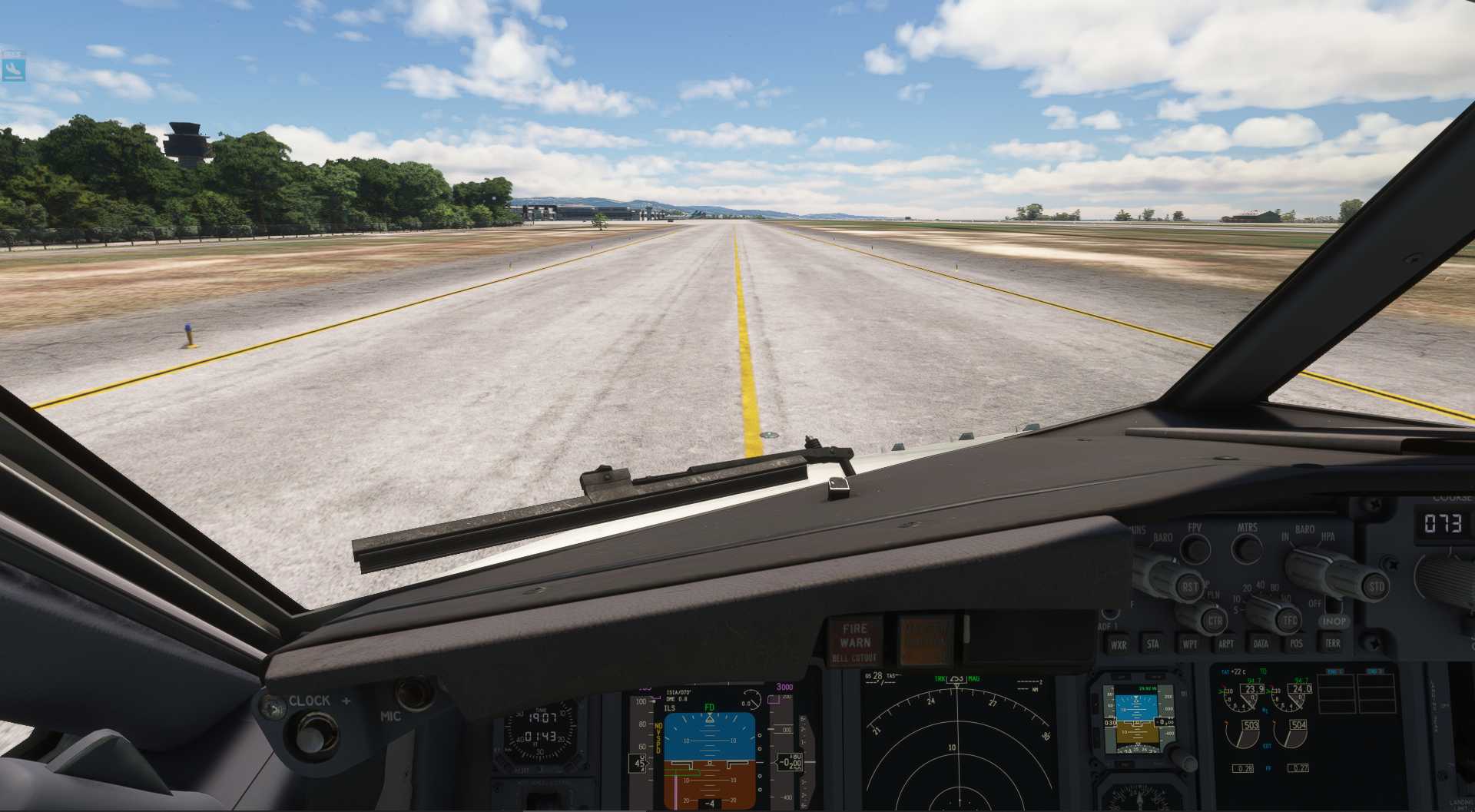Click the CTR map center button
This screenshot has height=812, width=1475.
point(1214,621)
